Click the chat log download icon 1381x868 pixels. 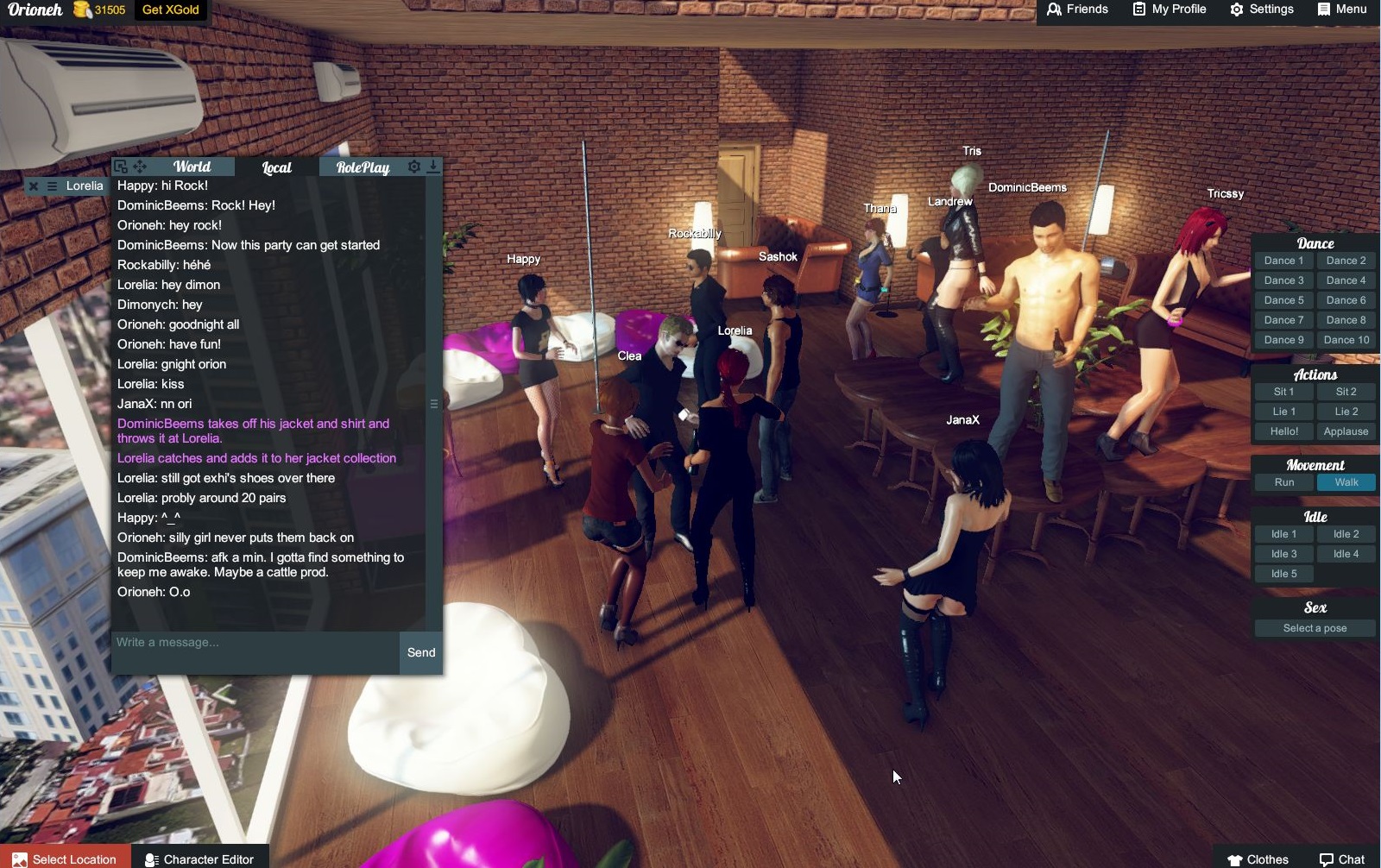tap(432, 166)
